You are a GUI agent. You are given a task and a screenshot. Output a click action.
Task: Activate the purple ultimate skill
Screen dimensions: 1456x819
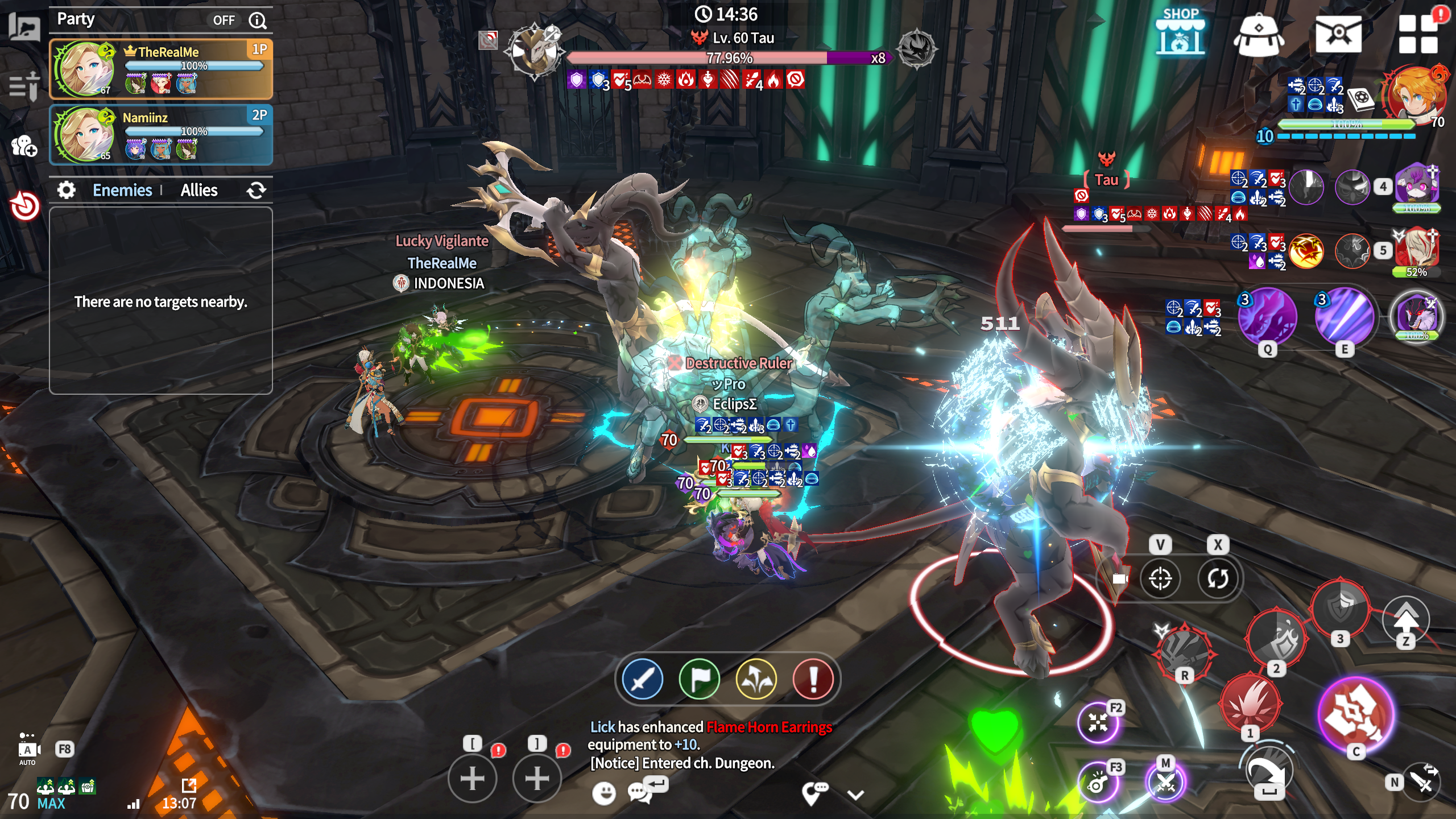[1355, 714]
